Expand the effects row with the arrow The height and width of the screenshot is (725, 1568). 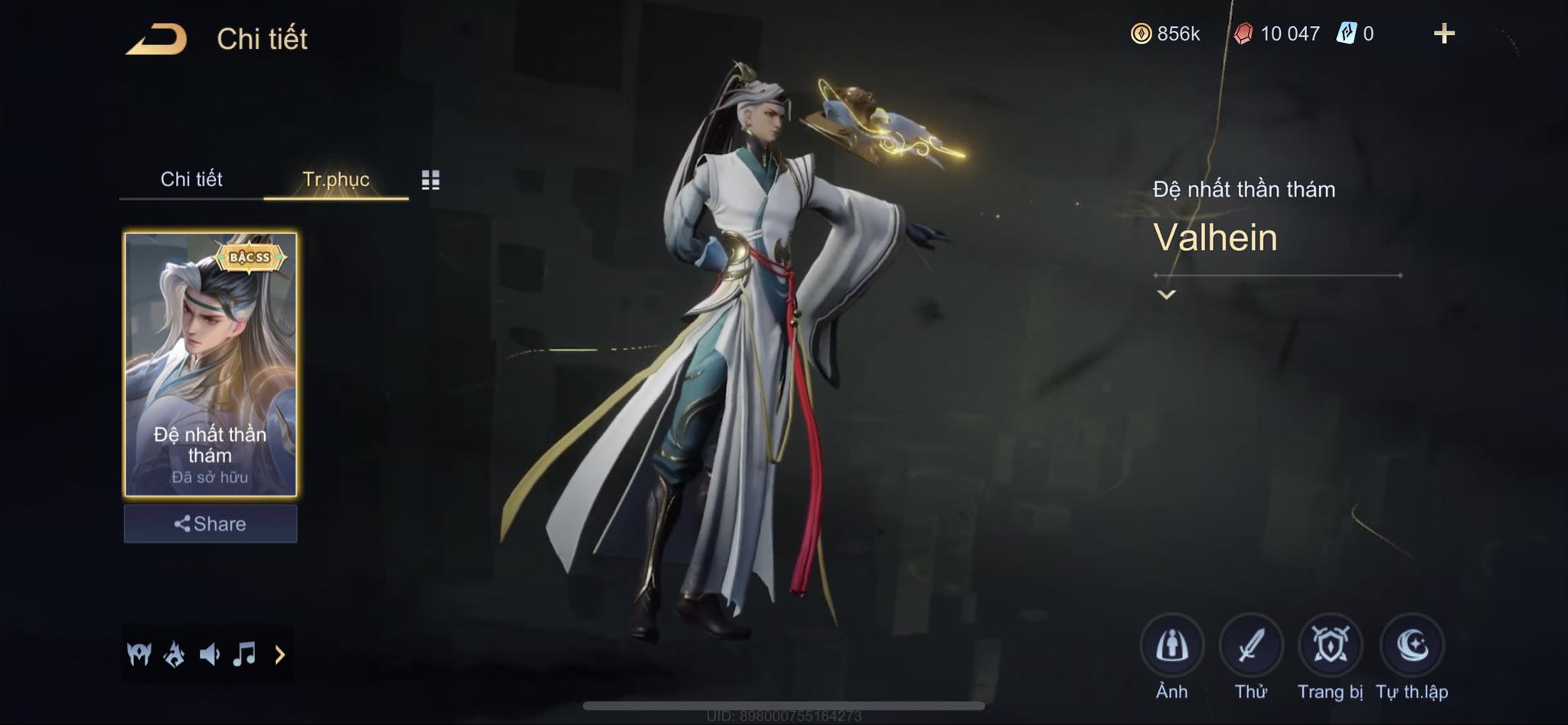tap(279, 655)
